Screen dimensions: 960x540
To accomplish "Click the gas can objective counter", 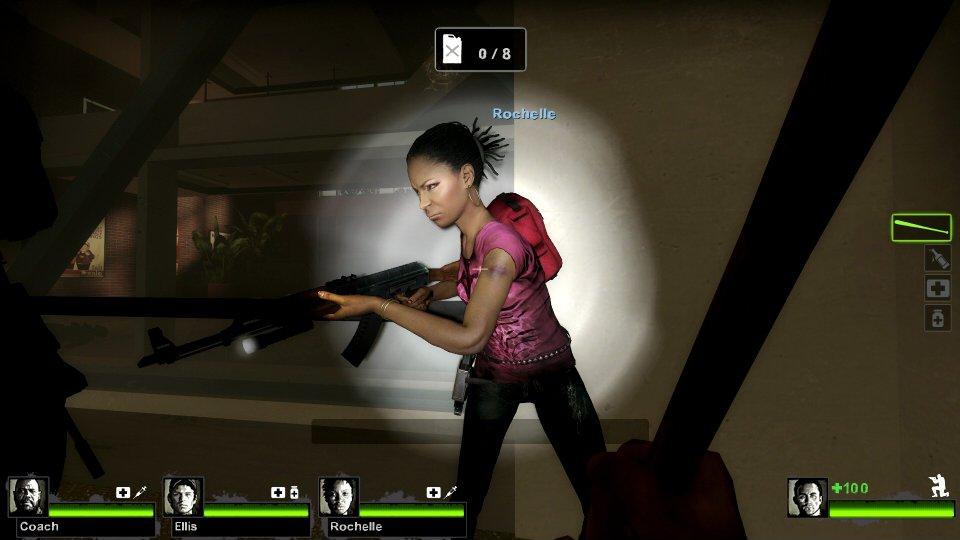I will [x=480, y=50].
